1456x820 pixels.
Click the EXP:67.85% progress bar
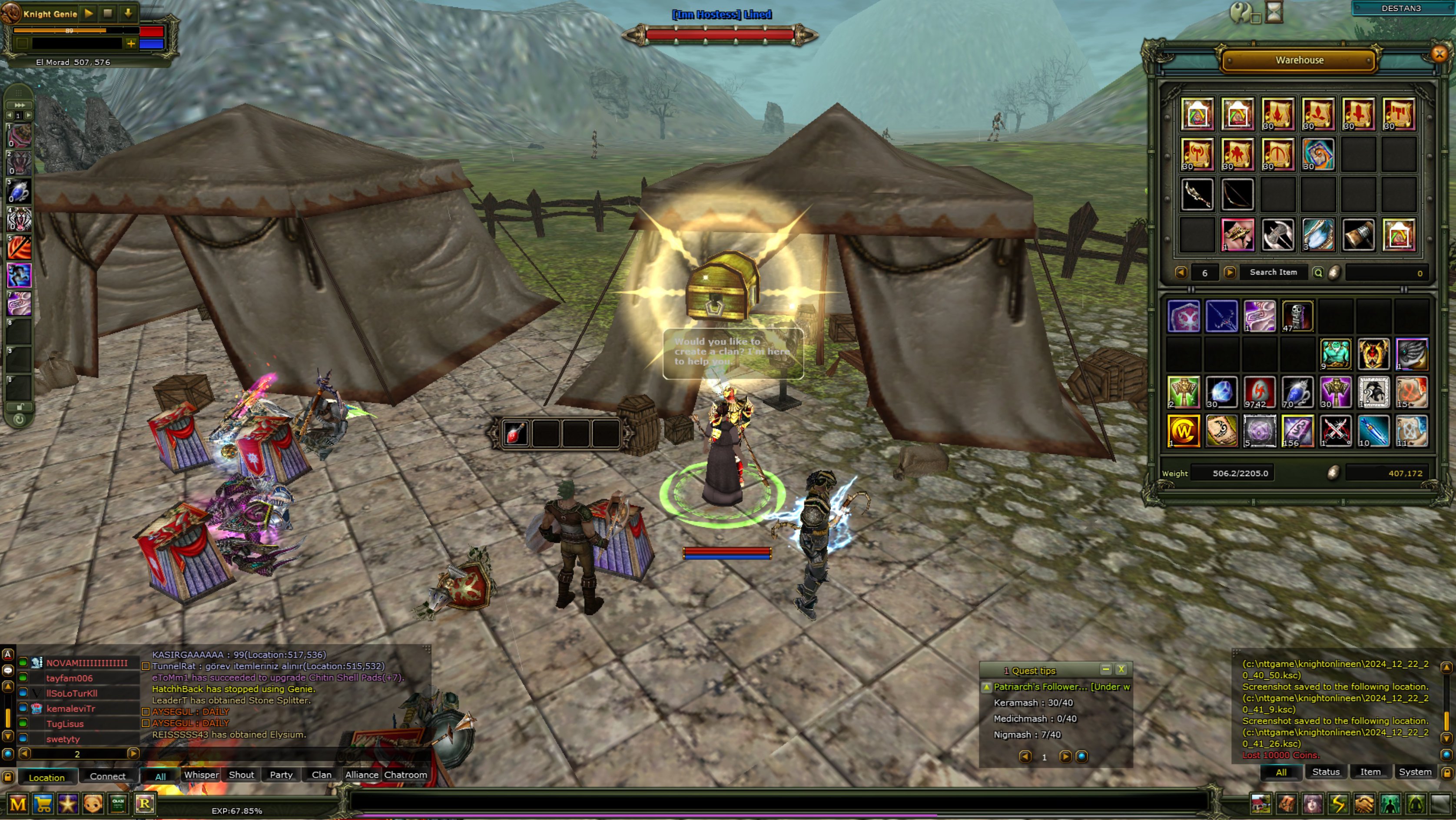tap(237, 810)
